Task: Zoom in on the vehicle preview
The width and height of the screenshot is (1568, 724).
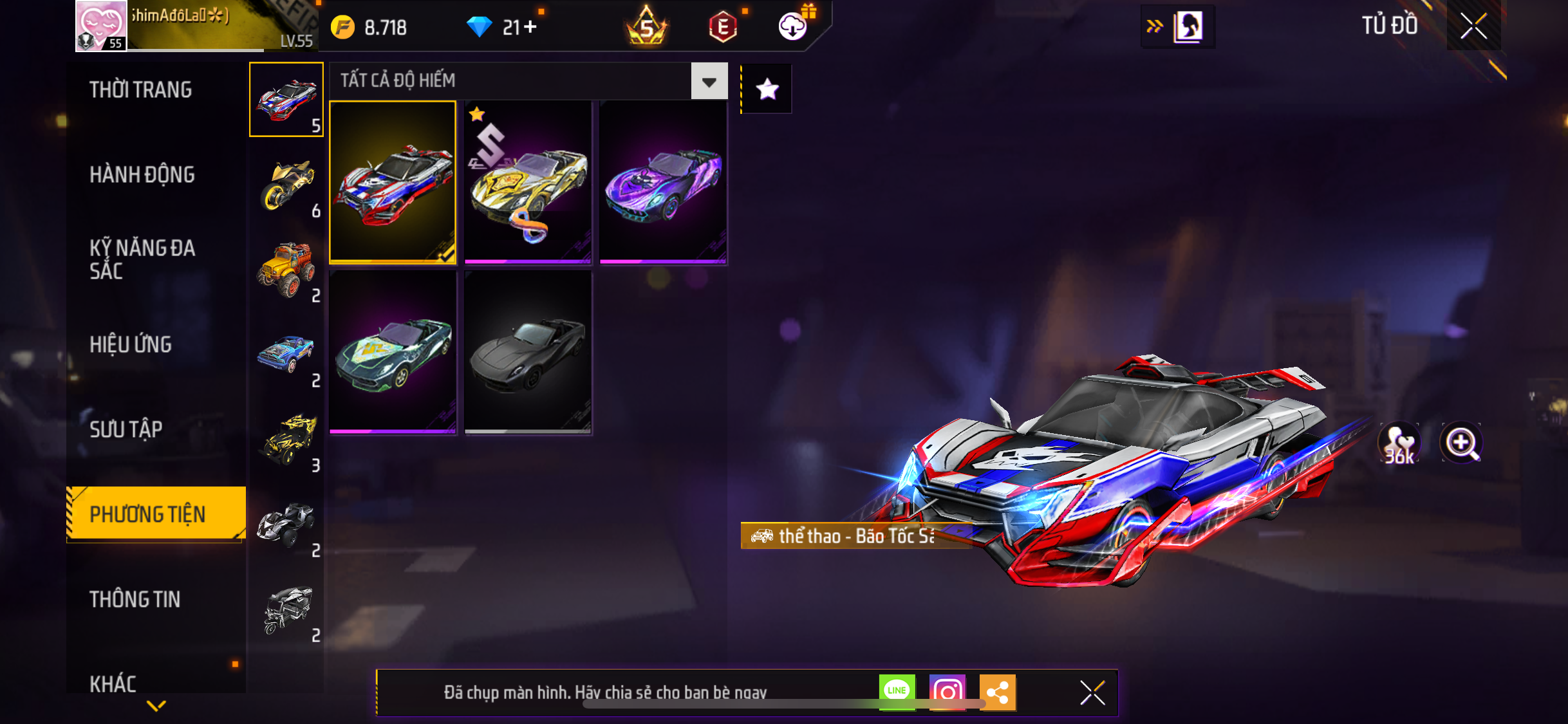Action: point(1461,443)
